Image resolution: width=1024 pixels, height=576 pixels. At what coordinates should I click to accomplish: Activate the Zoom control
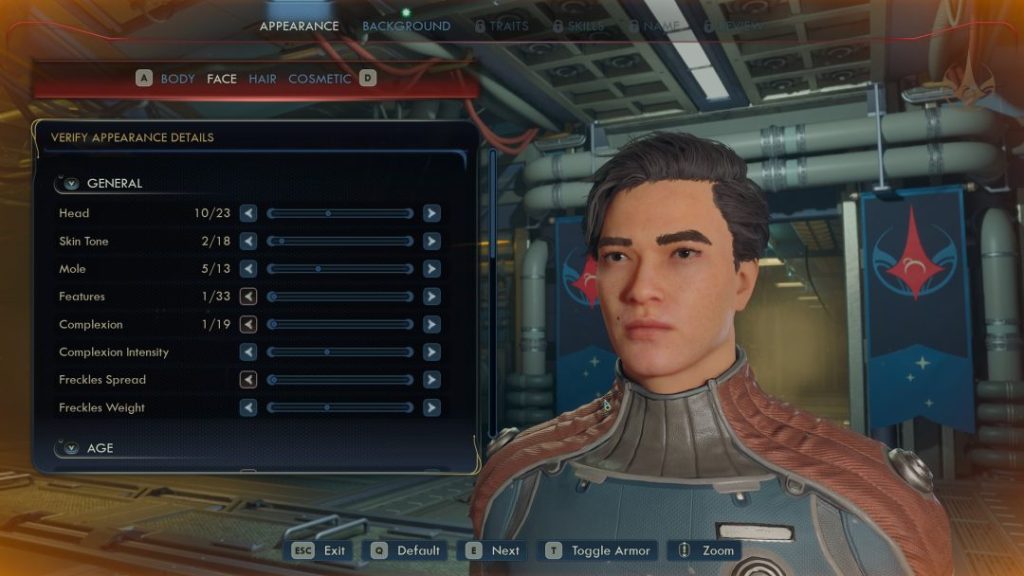(706, 550)
